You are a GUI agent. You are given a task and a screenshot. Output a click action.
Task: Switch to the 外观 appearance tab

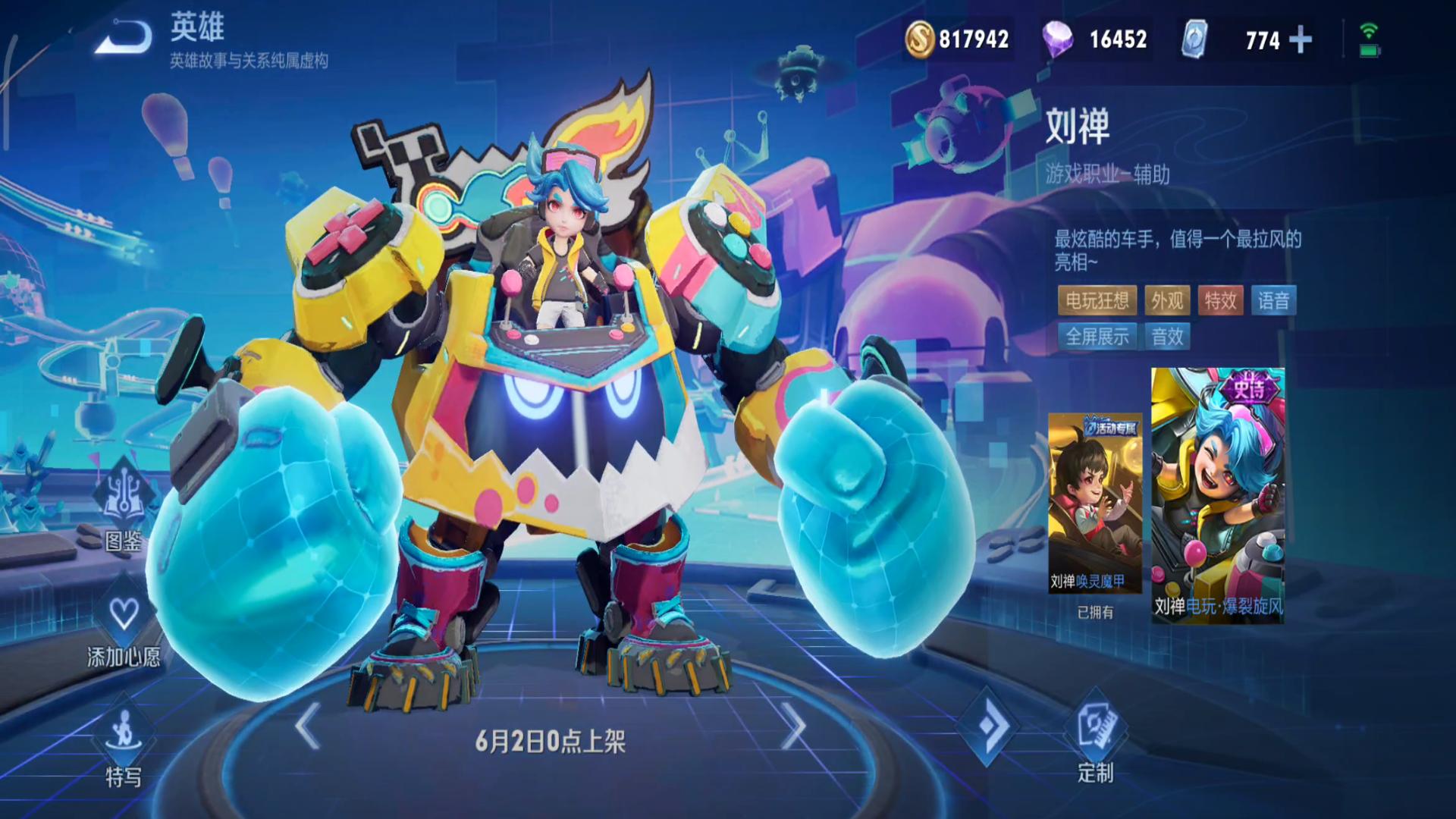[x=1169, y=301]
